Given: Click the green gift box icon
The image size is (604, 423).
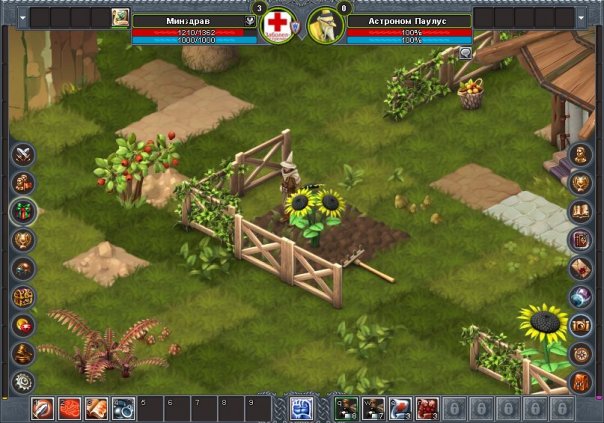Looking at the screenshot, I should pos(22,211).
